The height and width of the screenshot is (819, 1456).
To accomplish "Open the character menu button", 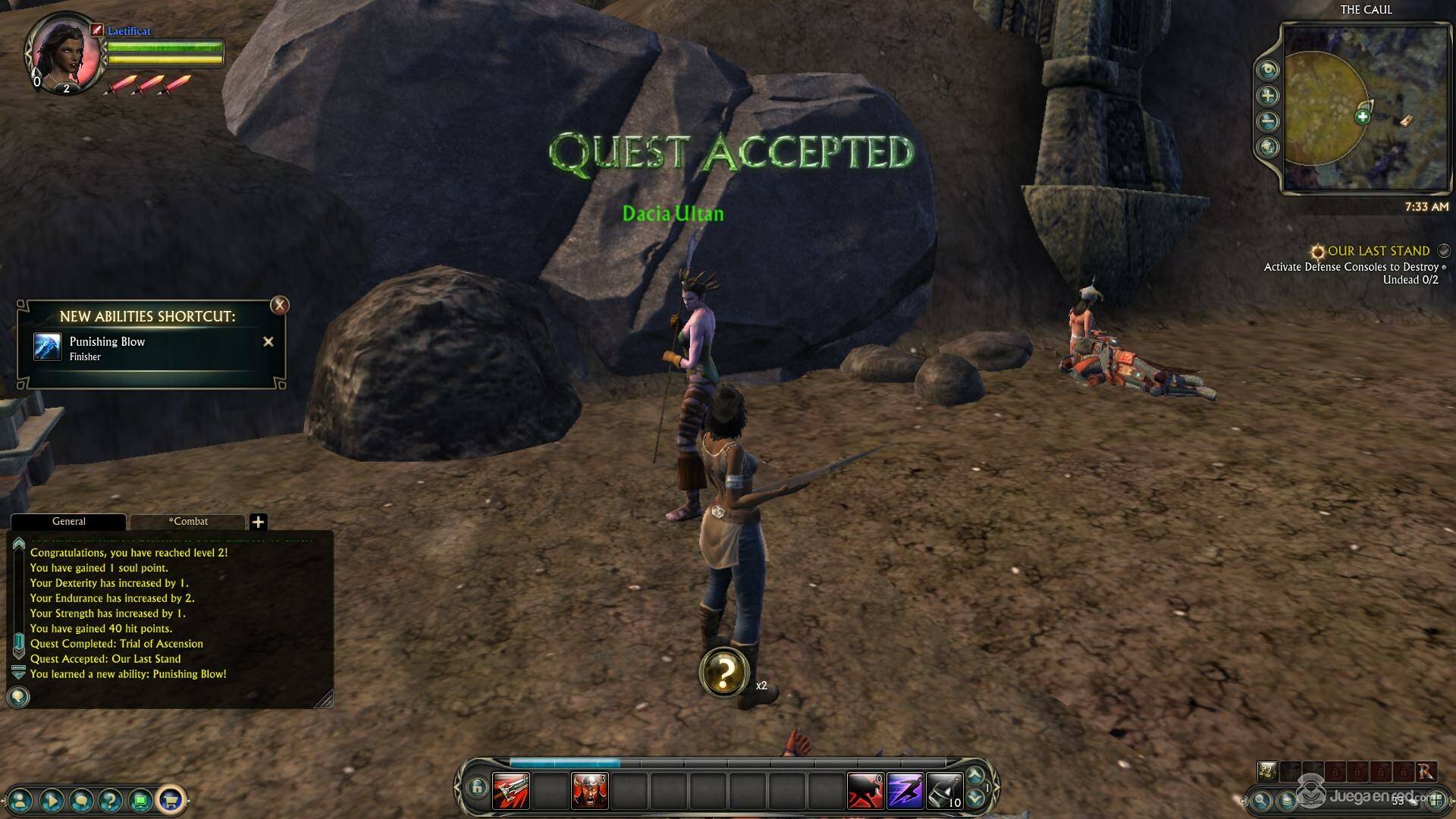I will (21, 799).
